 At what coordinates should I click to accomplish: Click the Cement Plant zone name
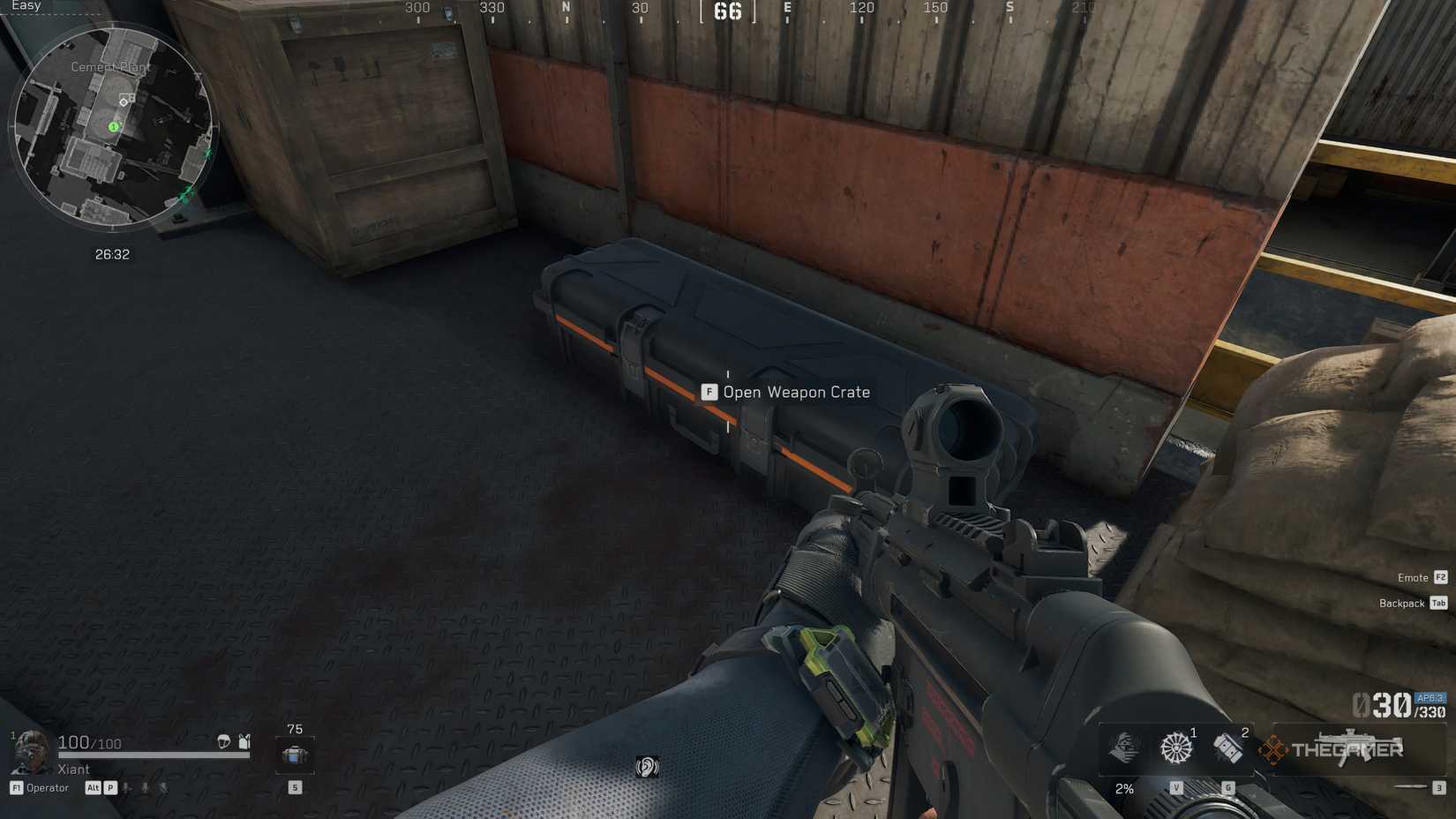coord(111,66)
